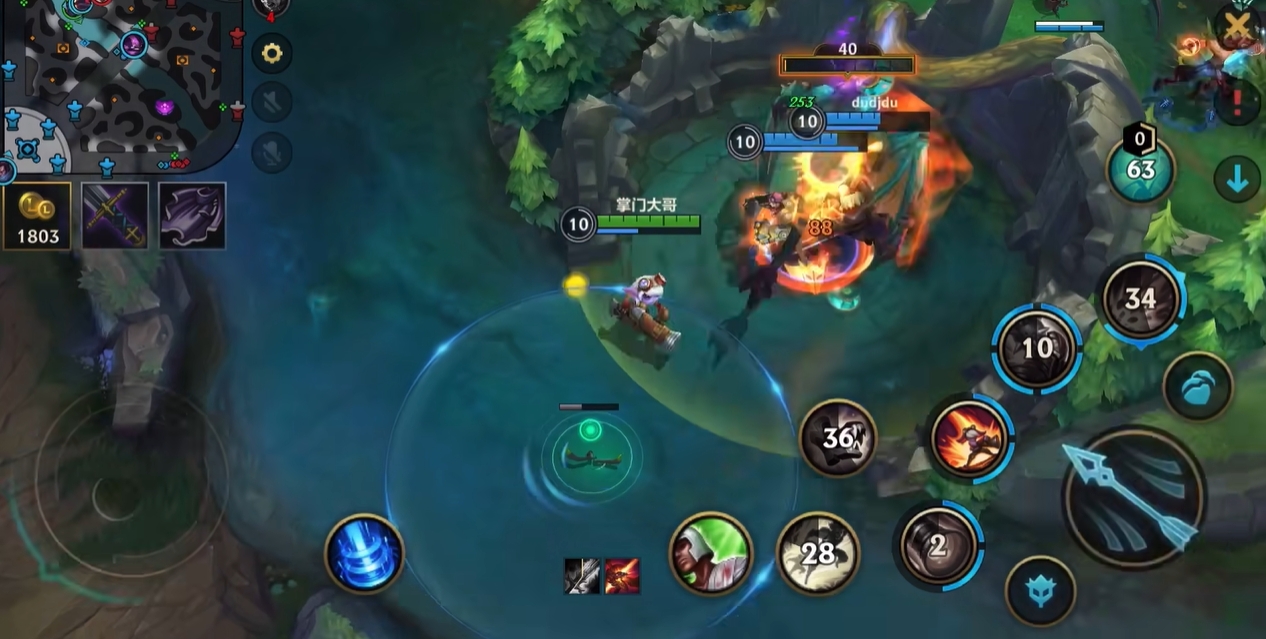Tap the ability on 2 cooldown
Image resolution: width=1266 pixels, height=639 pixels.
[x=938, y=546]
